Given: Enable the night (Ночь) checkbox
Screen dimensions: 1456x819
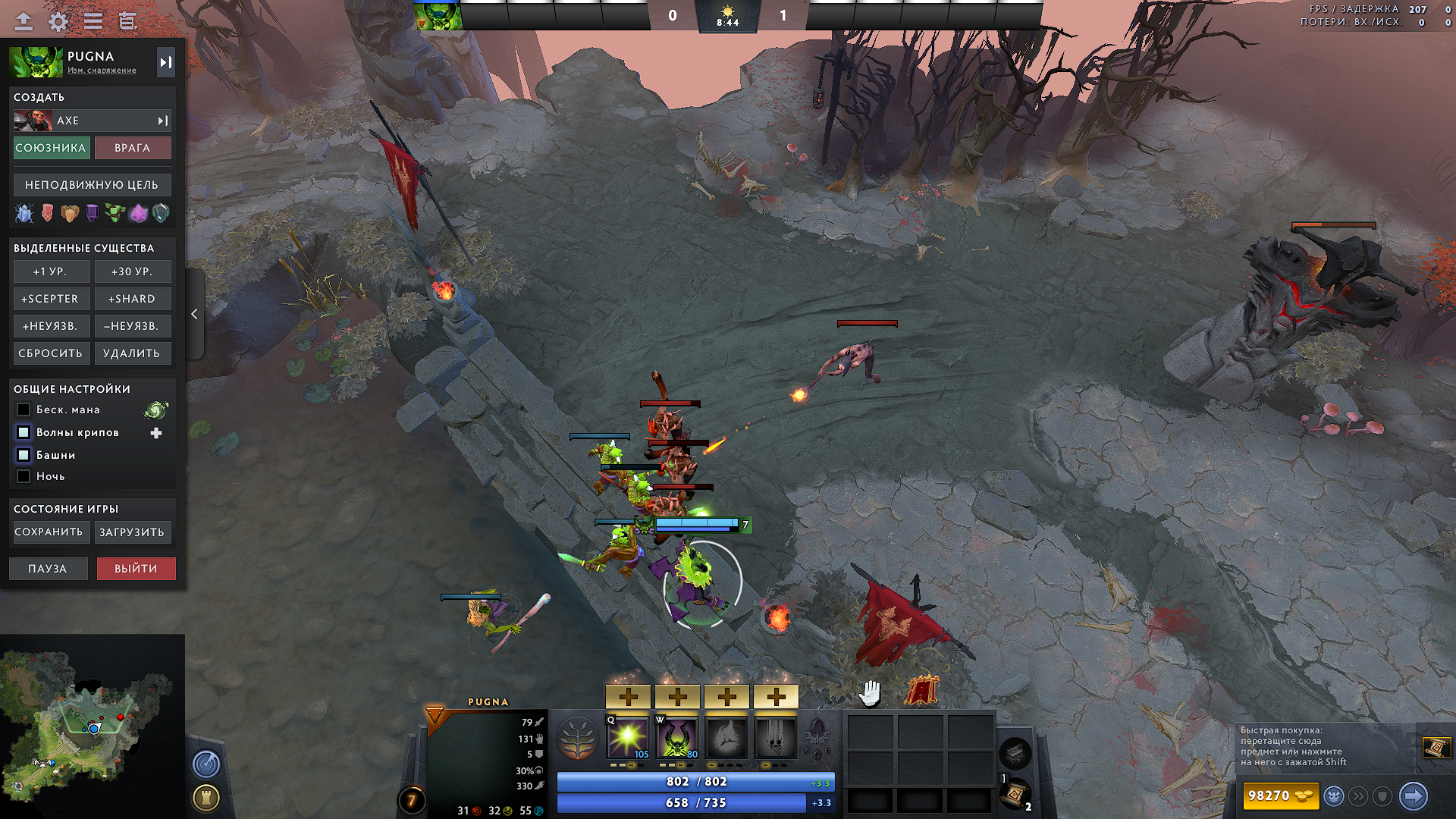Looking at the screenshot, I should point(24,476).
